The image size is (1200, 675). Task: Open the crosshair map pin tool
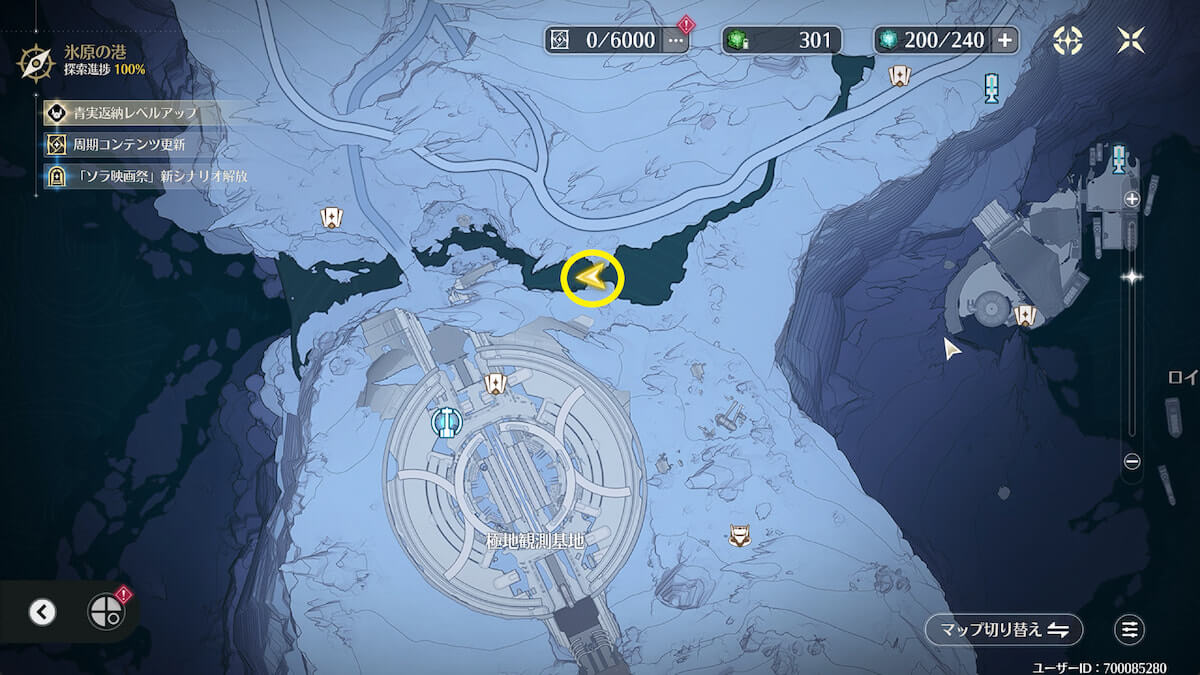pyautogui.click(x=1068, y=40)
